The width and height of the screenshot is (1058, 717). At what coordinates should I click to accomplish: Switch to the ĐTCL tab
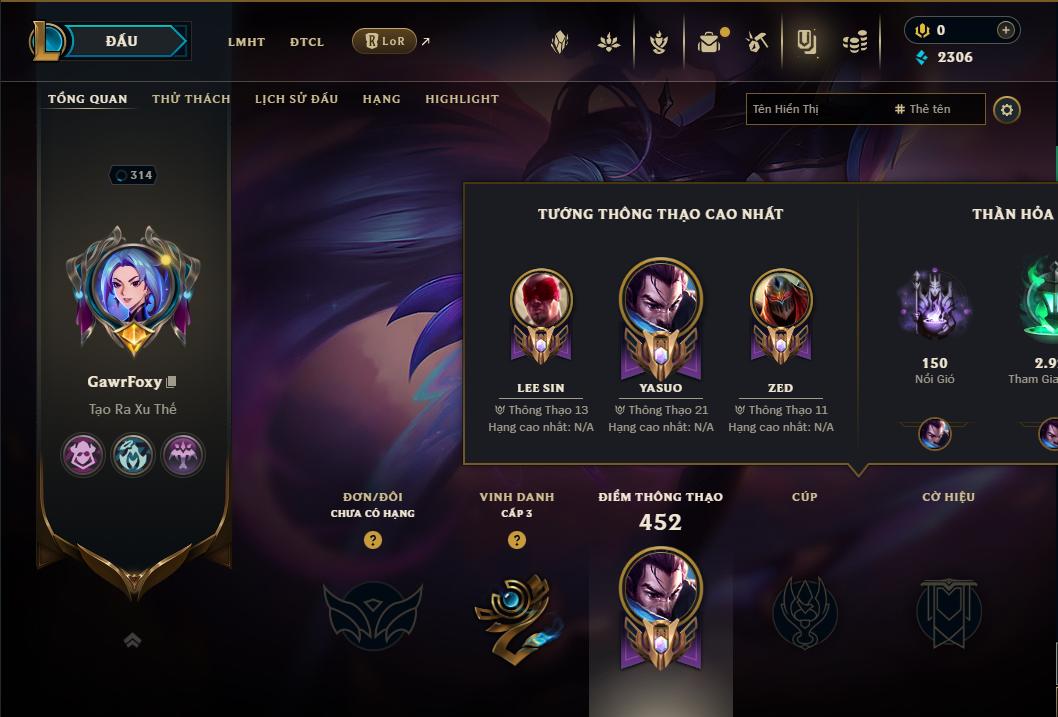coord(307,42)
